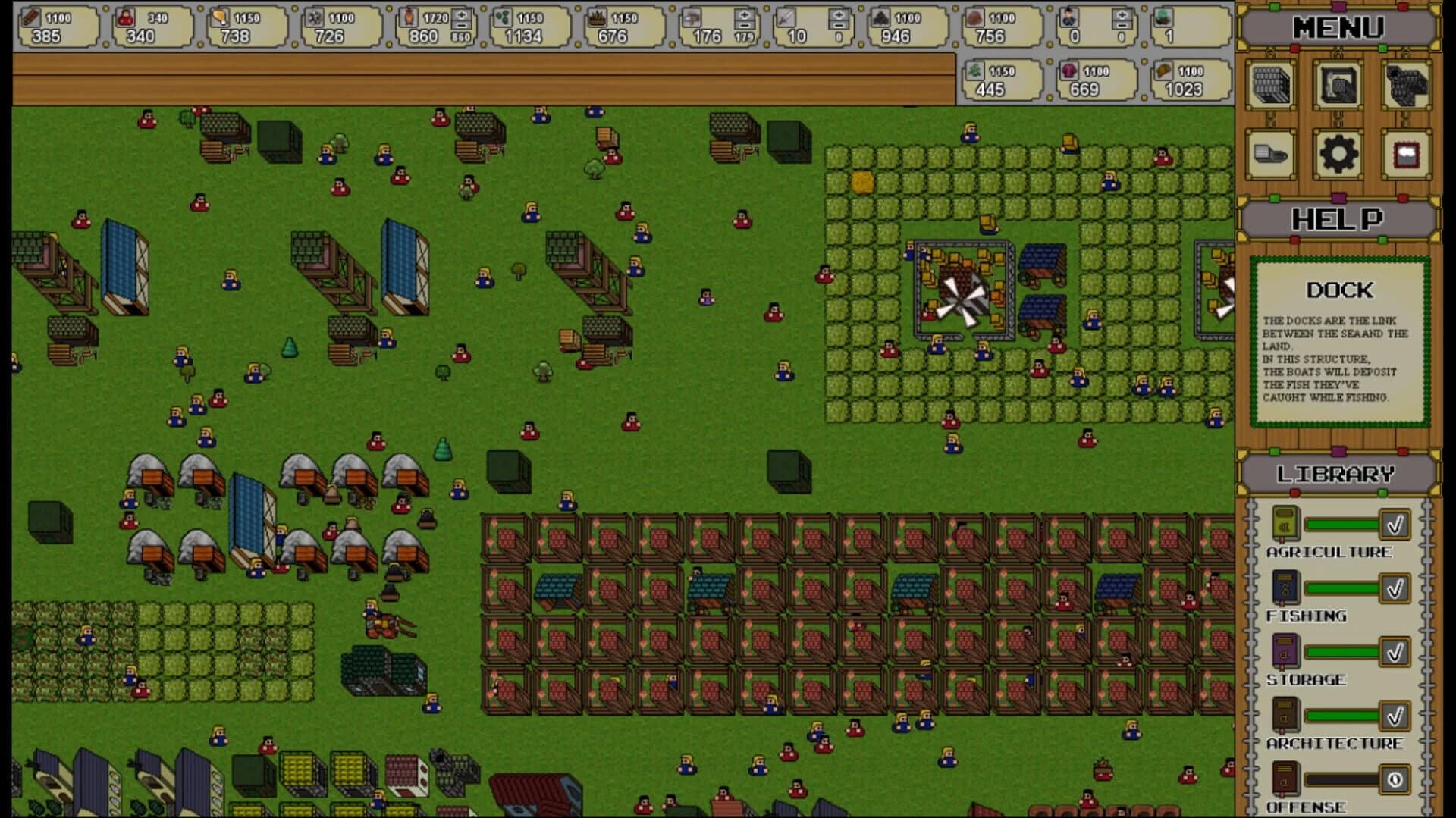
Task: Click the Agriculture research progress bar
Action: pyautogui.click(x=1342, y=525)
